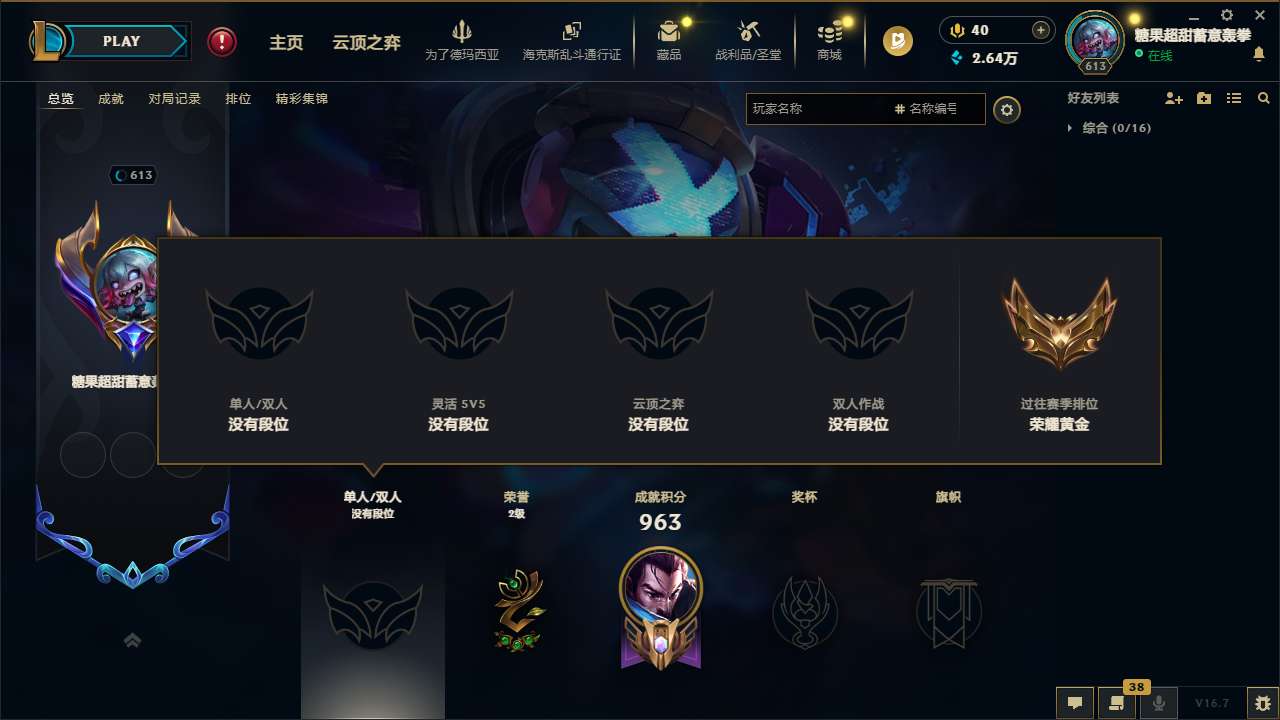Click the add friend icon

pyautogui.click(x=1173, y=98)
